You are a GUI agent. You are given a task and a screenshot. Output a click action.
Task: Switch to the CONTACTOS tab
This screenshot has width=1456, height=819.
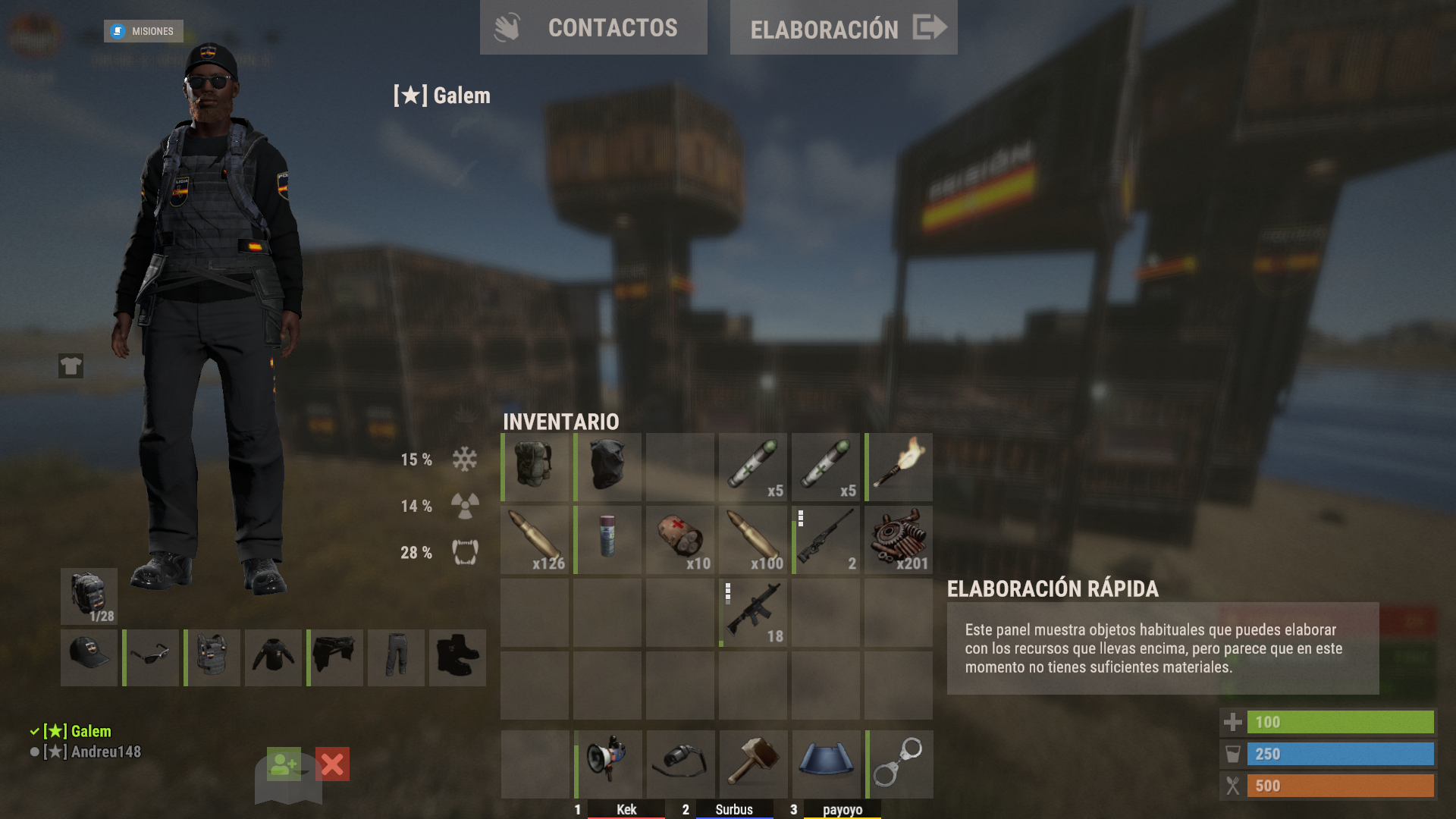594,27
